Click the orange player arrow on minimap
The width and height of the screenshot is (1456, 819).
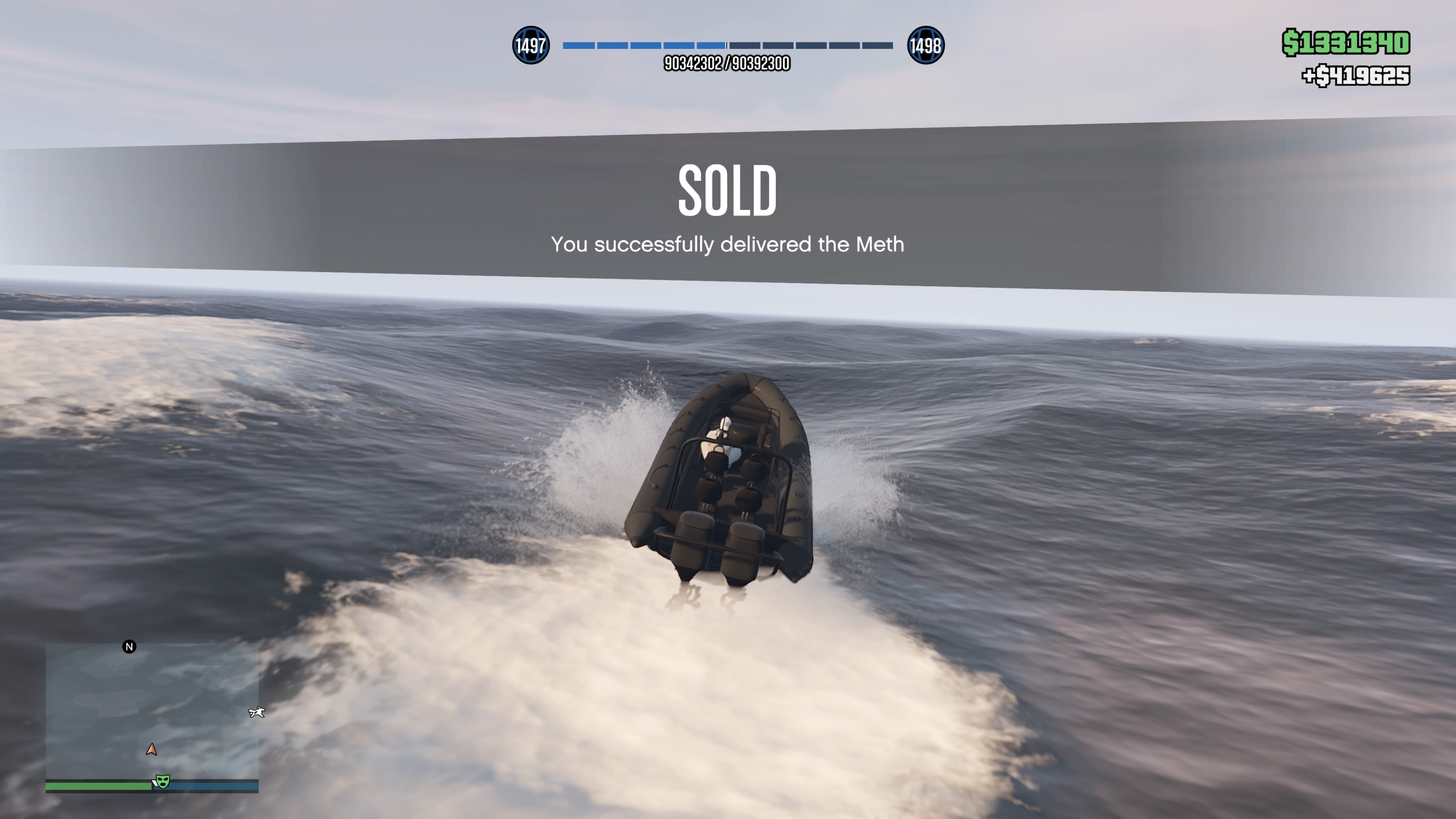tap(151, 750)
